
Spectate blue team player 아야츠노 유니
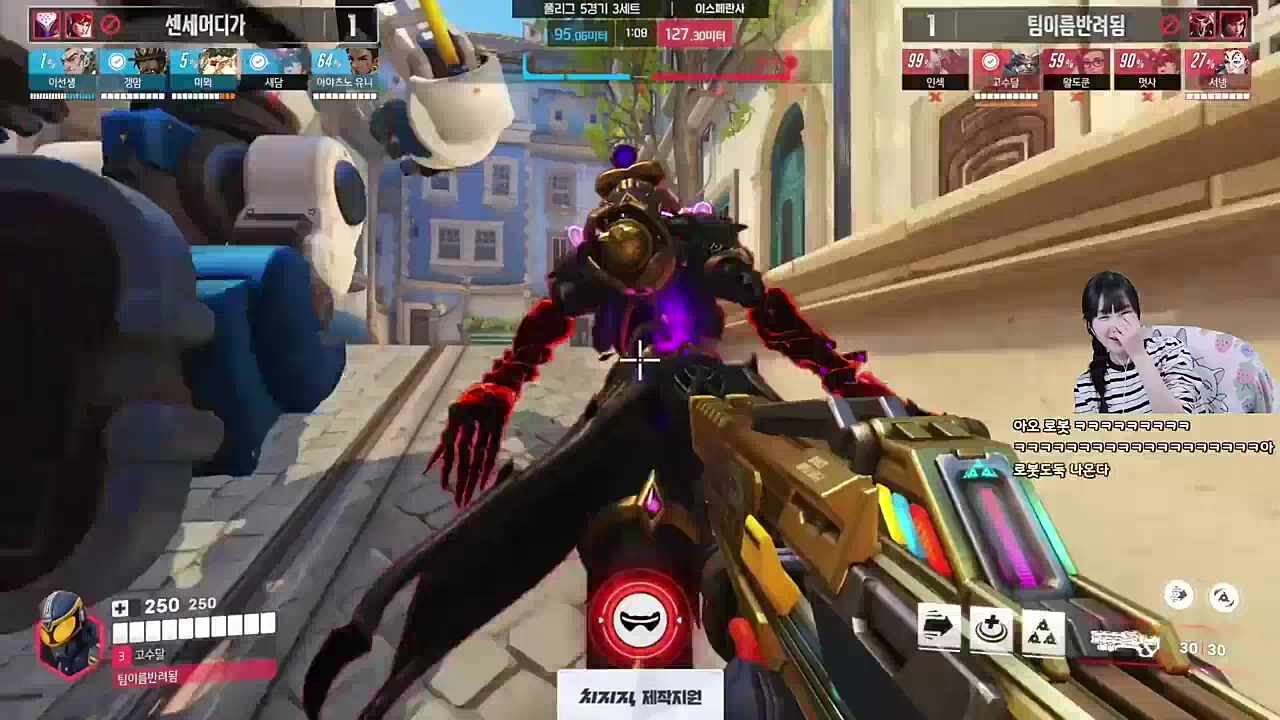(345, 70)
